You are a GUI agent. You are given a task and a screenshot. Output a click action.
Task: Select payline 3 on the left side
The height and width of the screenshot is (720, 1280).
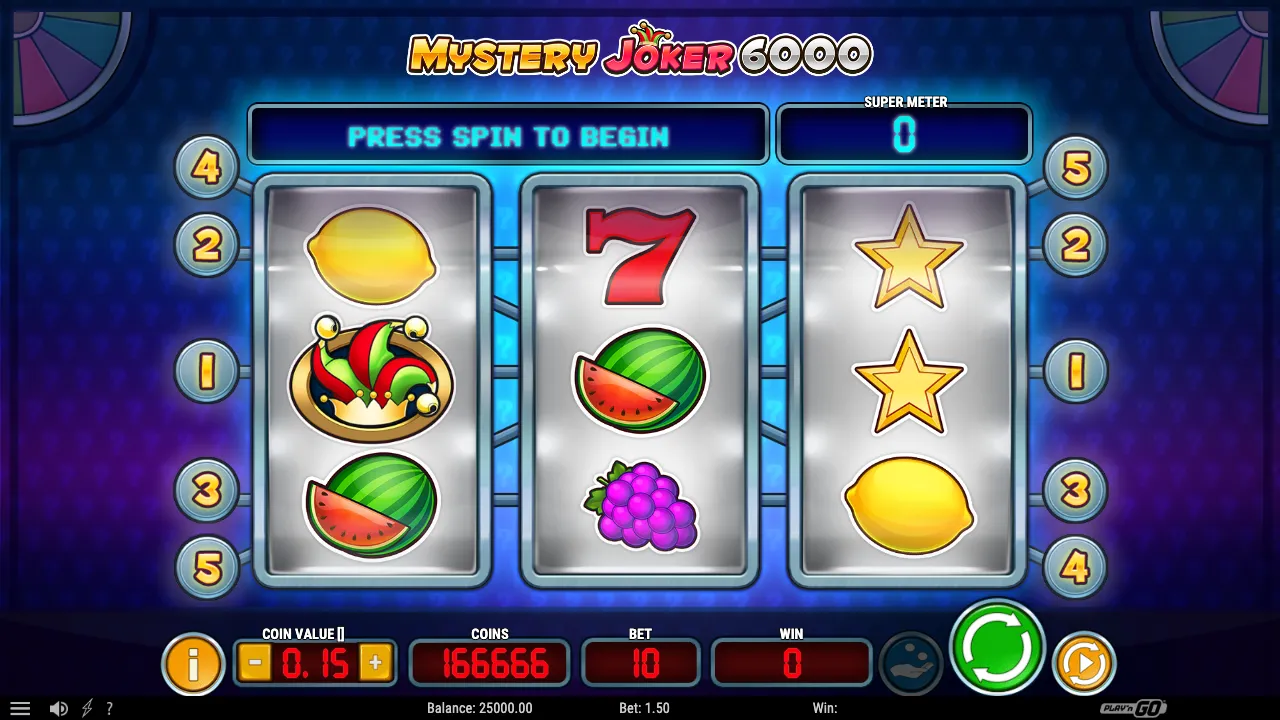click(x=207, y=489)
